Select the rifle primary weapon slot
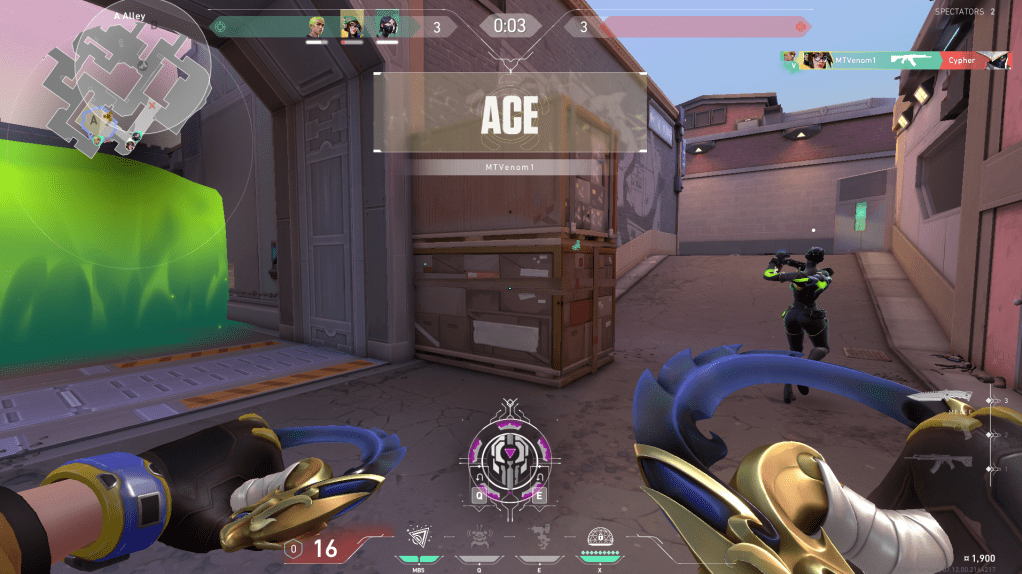Screen dimensions: 1022x574 [940, 463]
